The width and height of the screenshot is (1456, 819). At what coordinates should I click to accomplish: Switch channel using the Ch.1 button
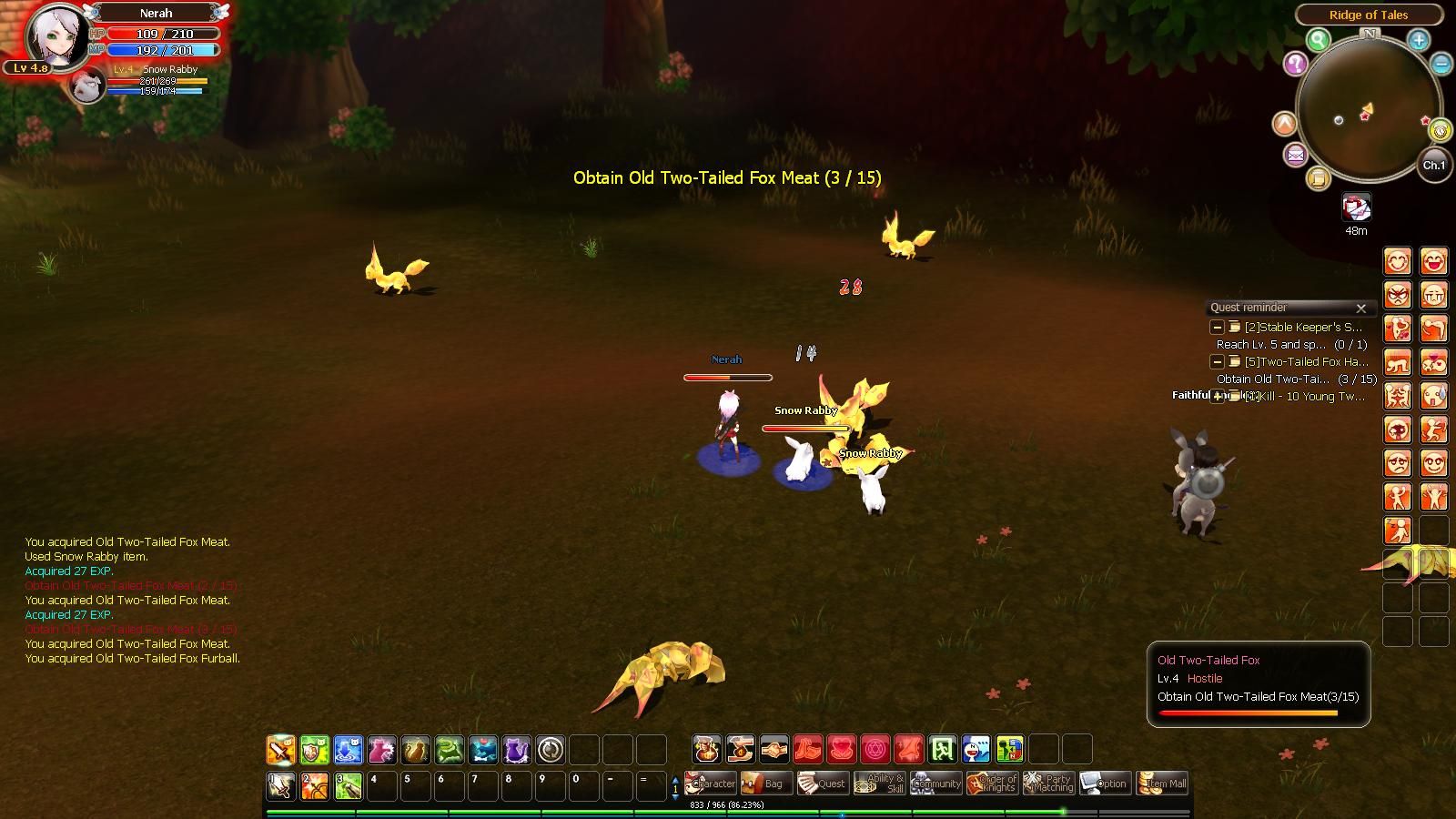[1434, 165]
